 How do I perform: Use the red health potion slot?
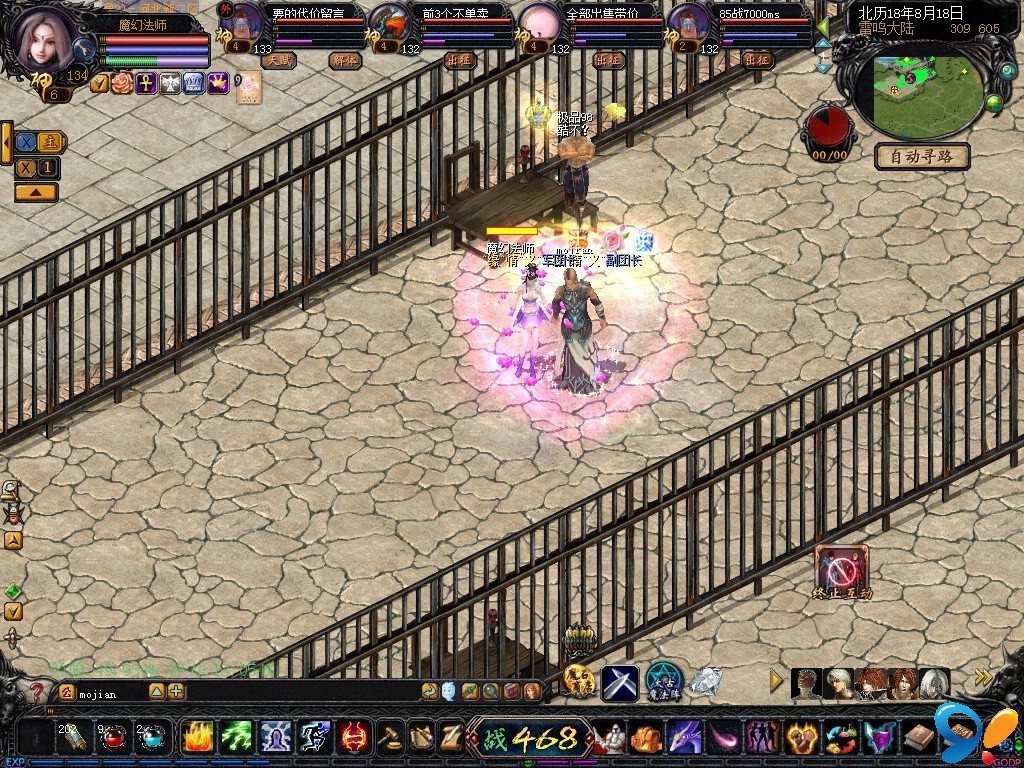[x=112, y=738]
